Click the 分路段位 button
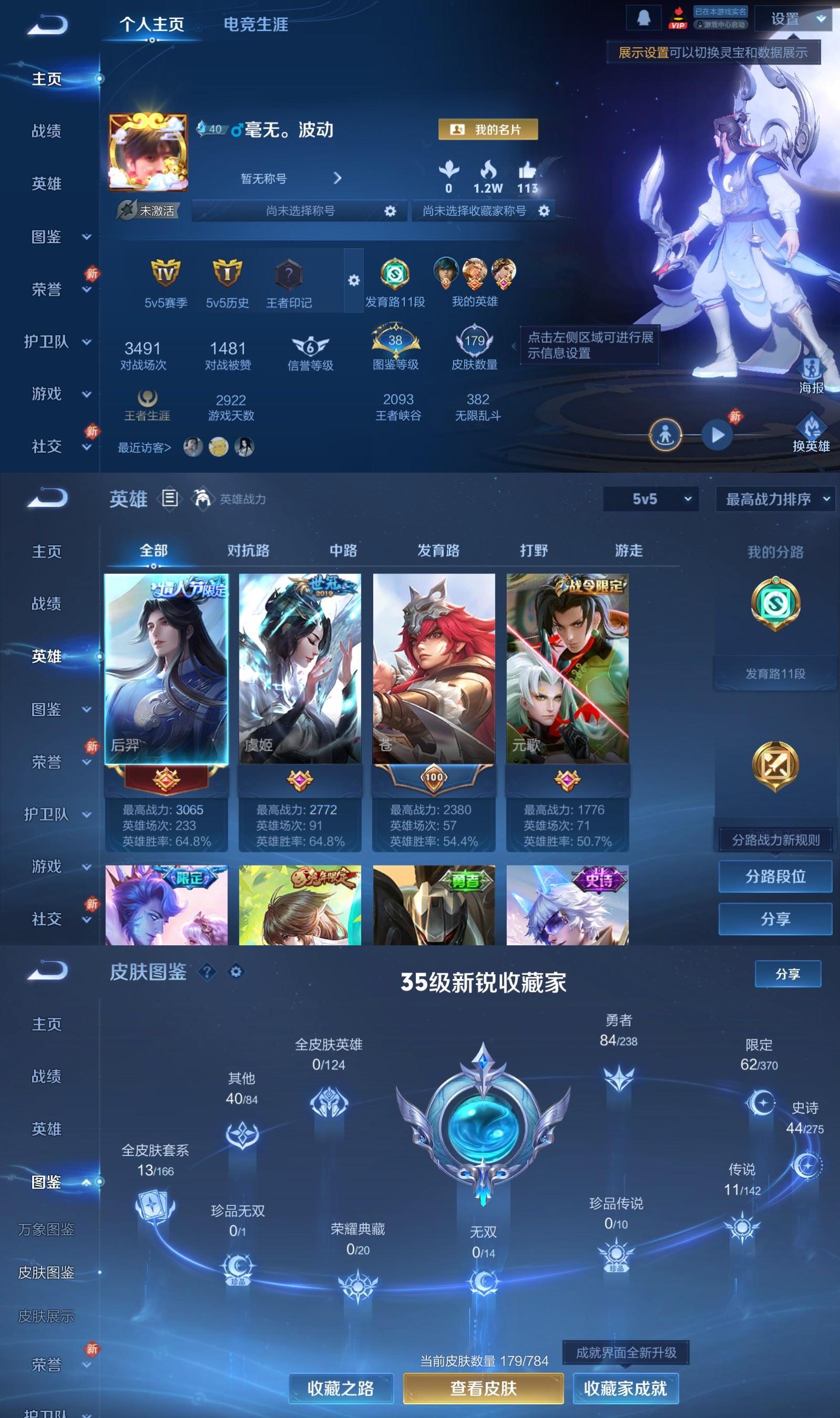 pyautogui.click(x=775, y=877)
